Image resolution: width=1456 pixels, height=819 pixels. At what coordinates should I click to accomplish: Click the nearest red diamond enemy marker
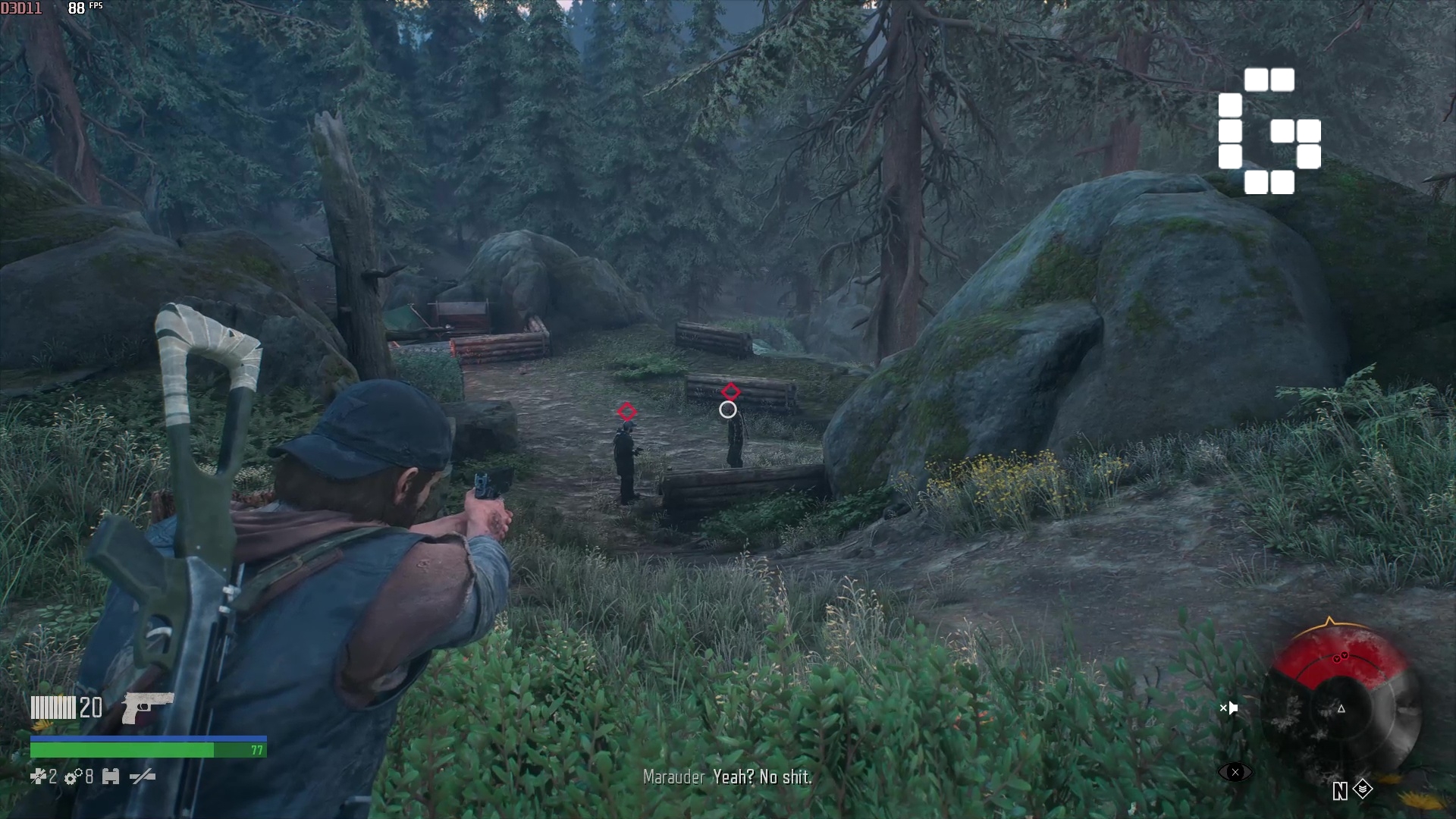point(626,412)
